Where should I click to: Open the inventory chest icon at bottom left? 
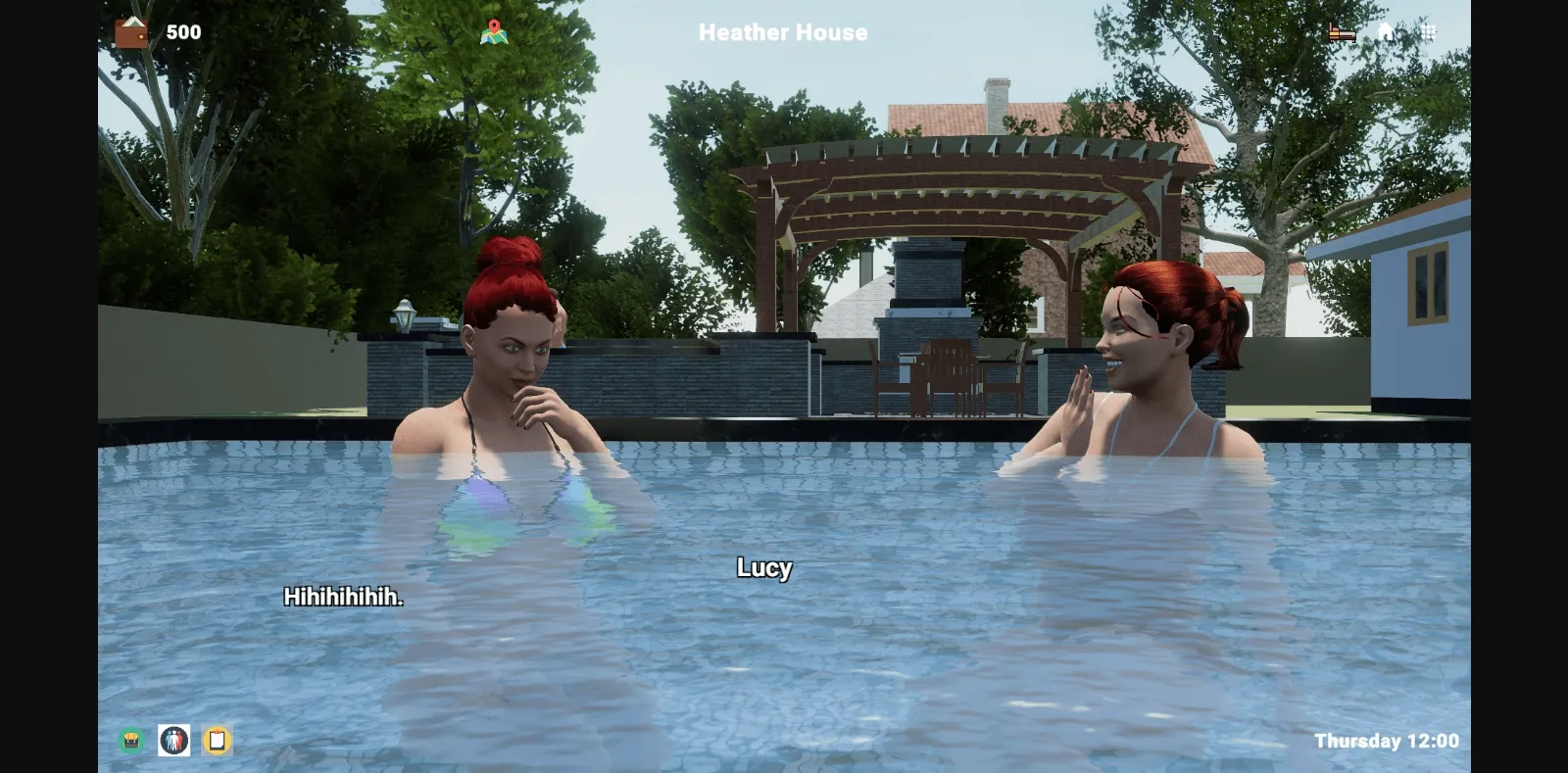pos(129,742)
